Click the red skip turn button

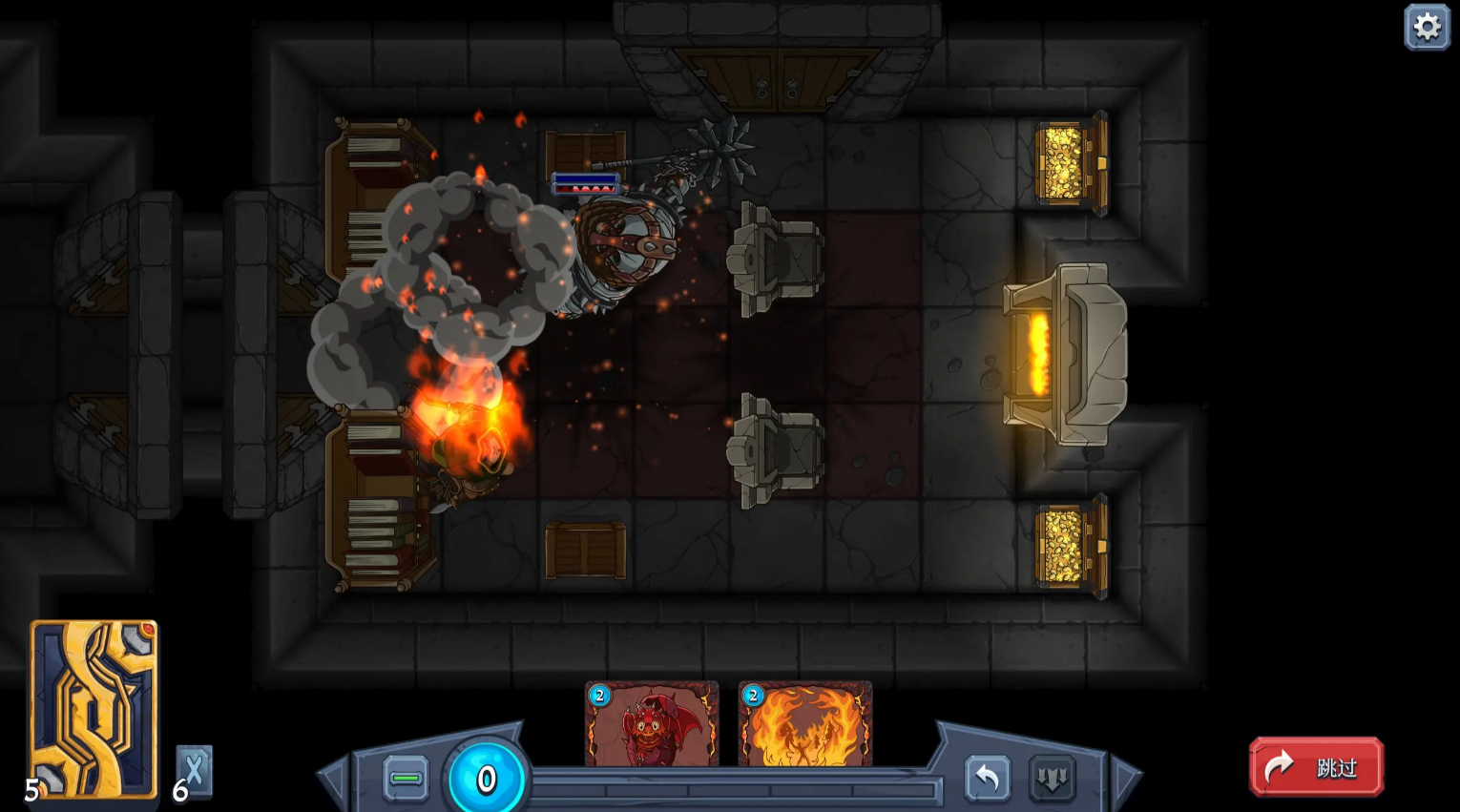(x=1316, y=766)
